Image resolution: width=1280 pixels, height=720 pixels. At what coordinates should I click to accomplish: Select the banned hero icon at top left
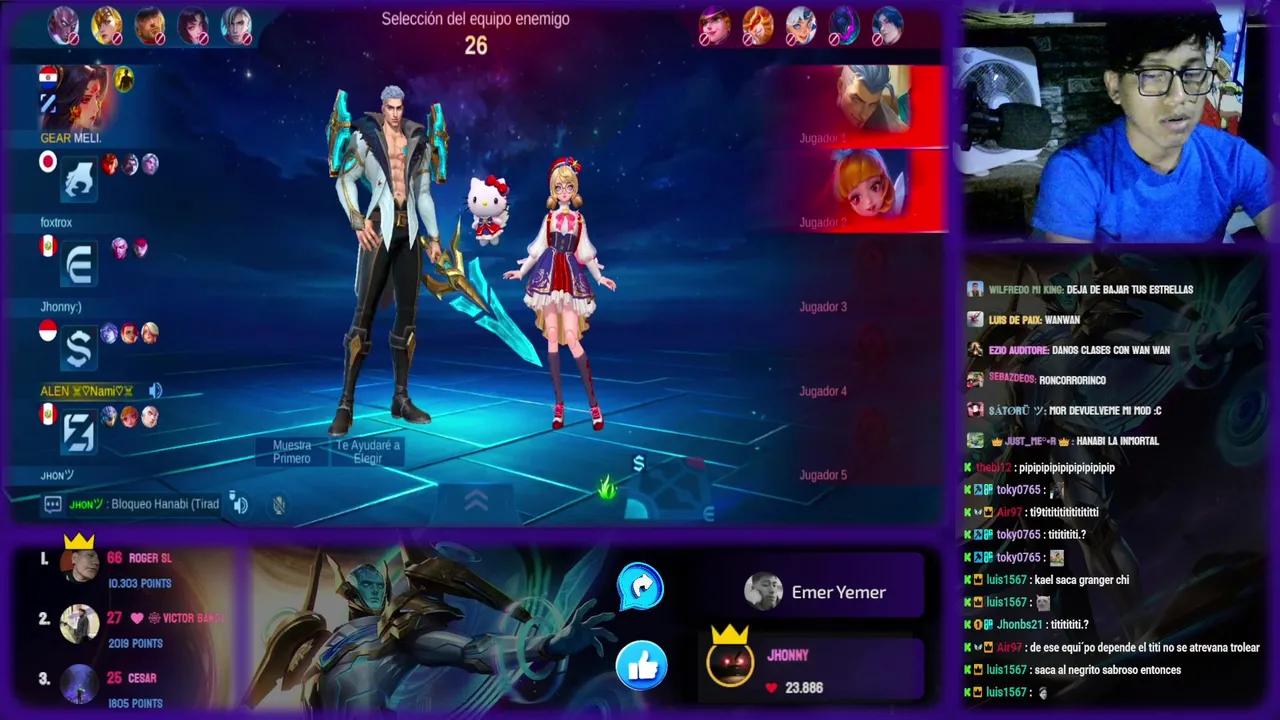point(62,24)
